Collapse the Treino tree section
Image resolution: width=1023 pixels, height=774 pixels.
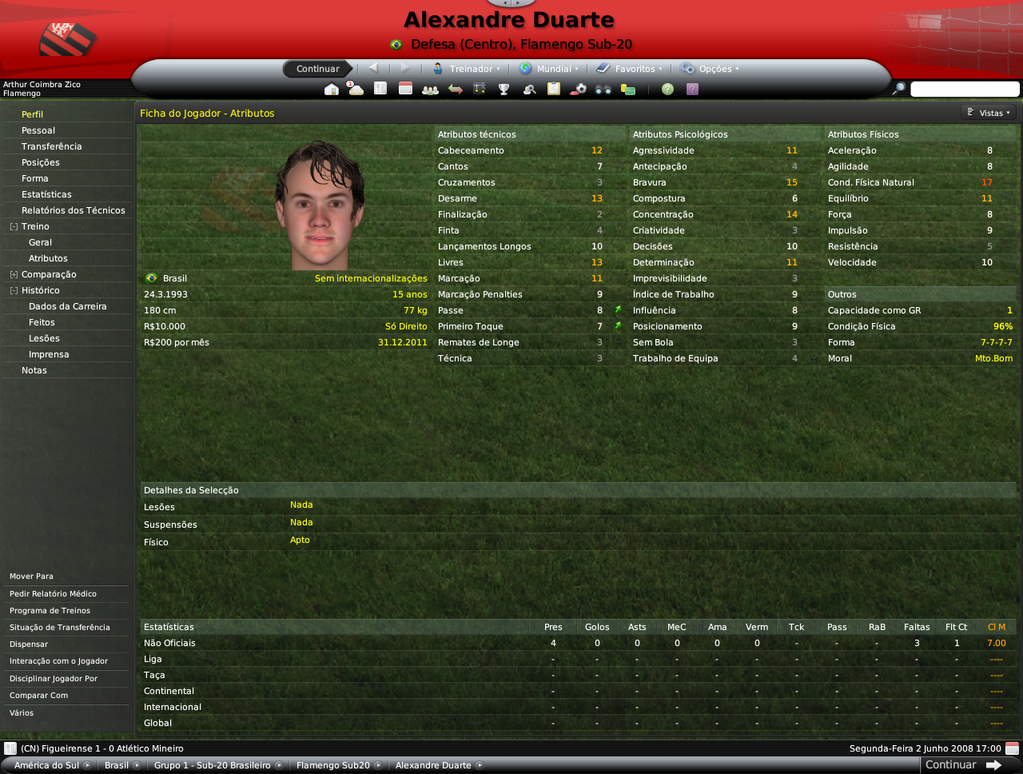click(14, 227)
